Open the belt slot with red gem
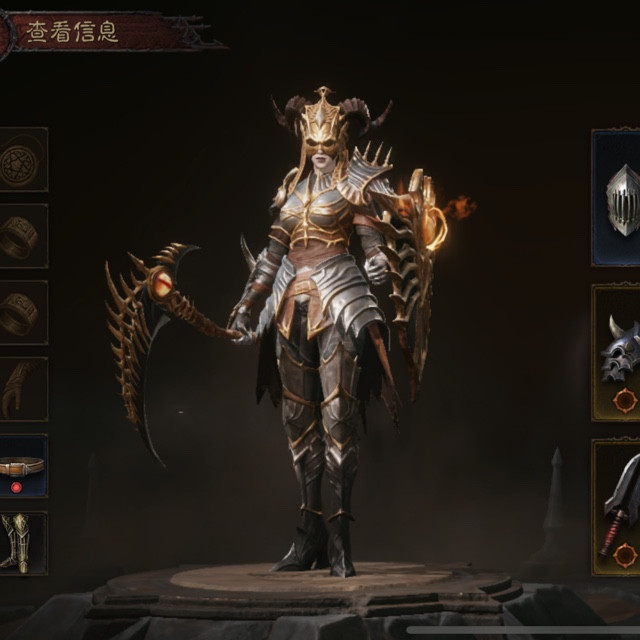The width and height of the screenshot is (640, 640). click(21, 466)
